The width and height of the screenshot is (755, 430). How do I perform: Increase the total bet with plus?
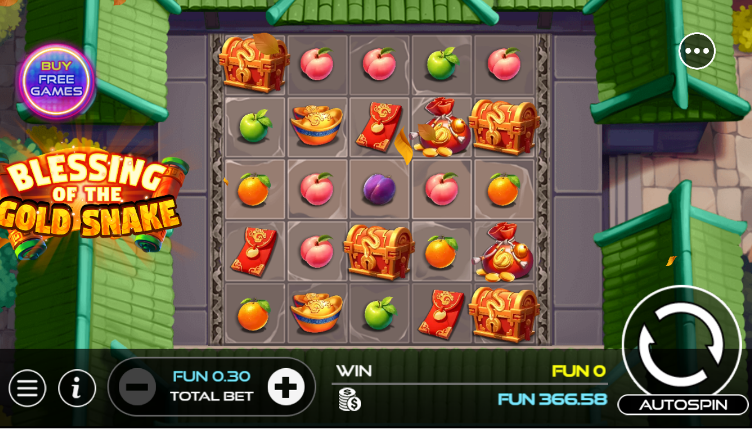[286, 387]
